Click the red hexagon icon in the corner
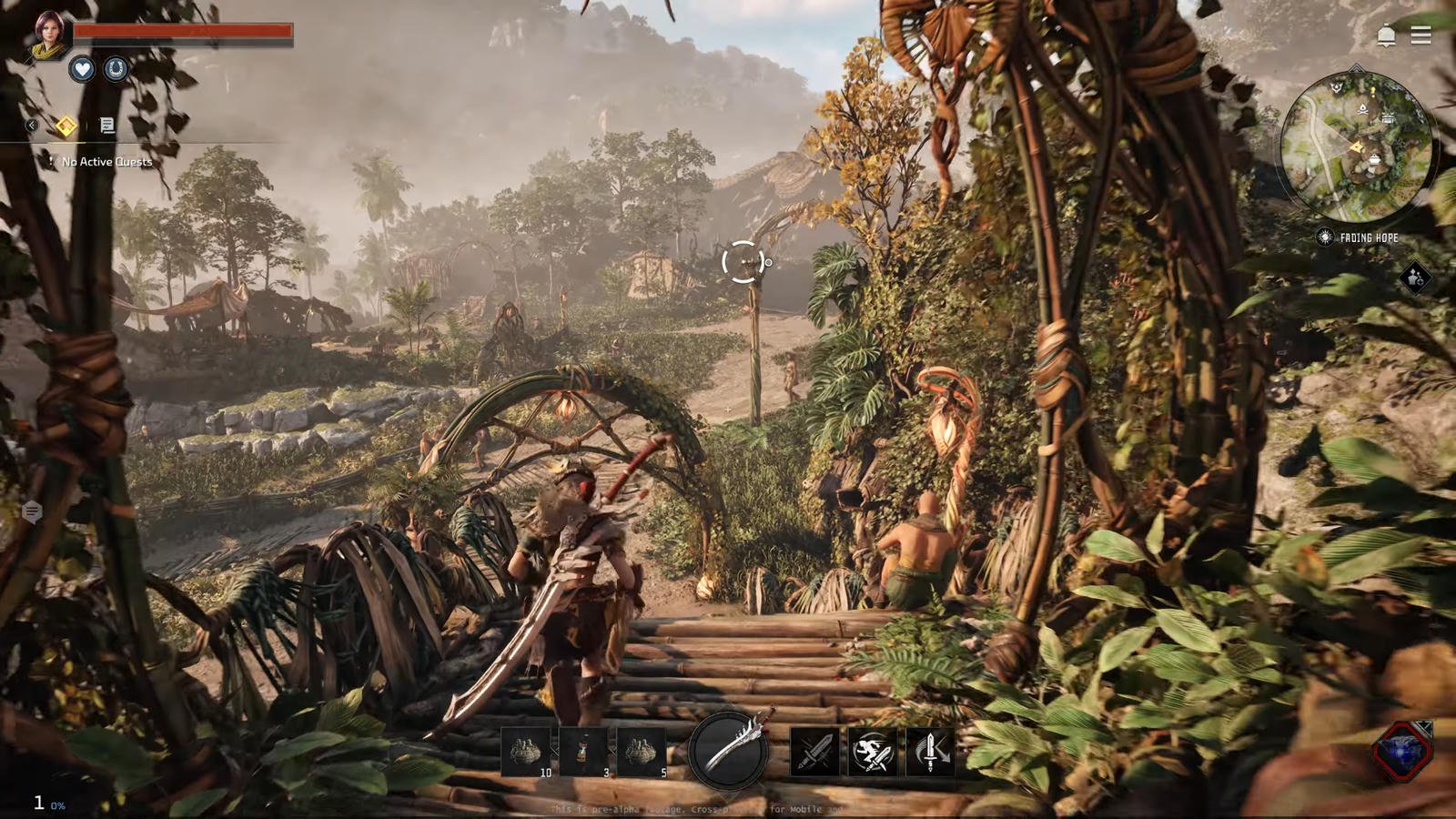 click(x=1402, y=750)
